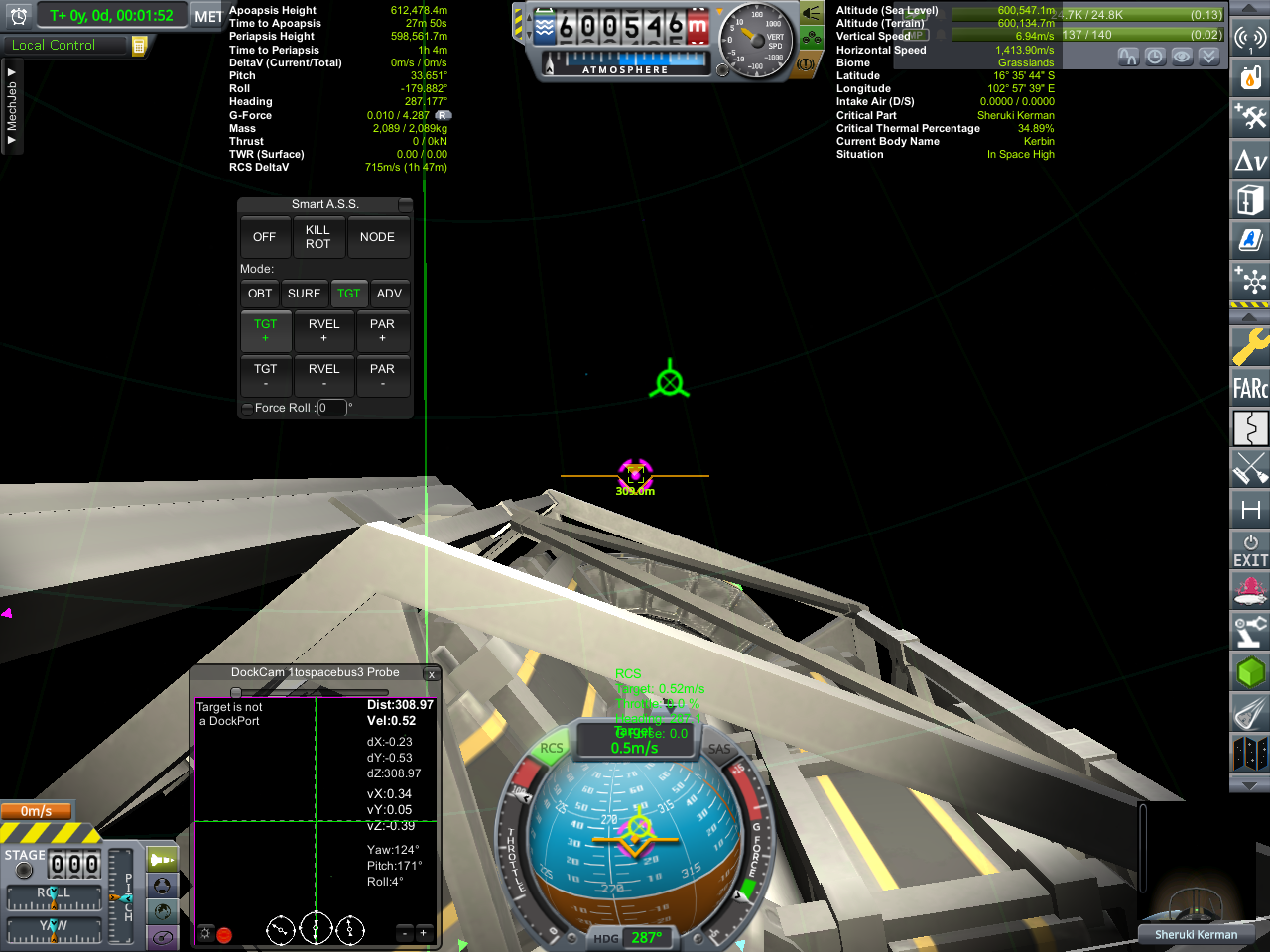Zoom in DockCam with the plus button
1270x952 pixels.
coord(423,933)
